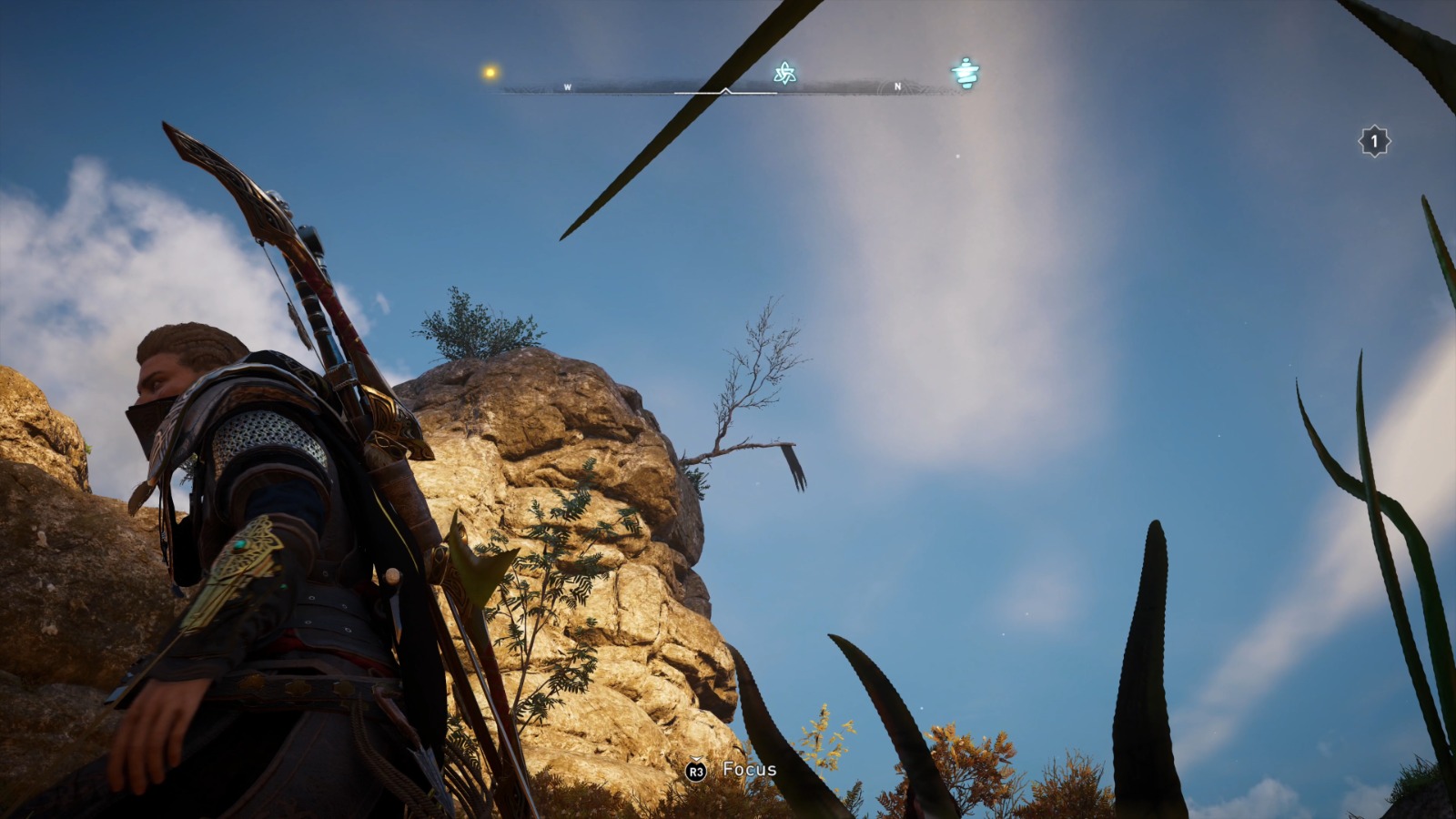Click the yellow sun marker on compass bar
The height and width of the screenshot is (819, 1456).
tap(489, 70)
